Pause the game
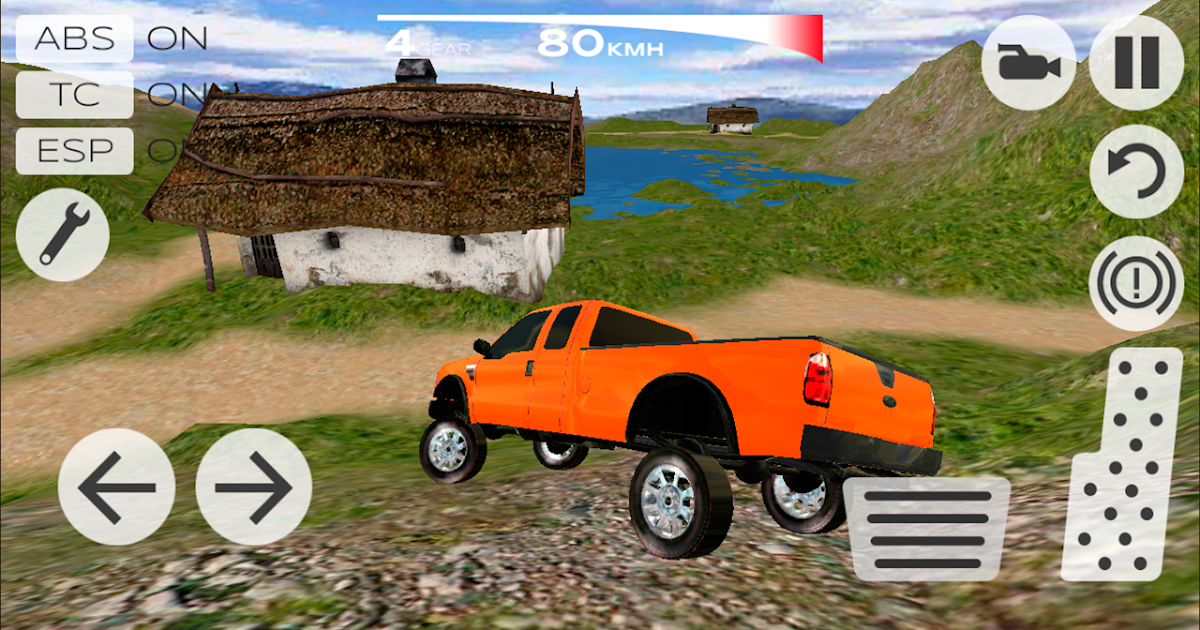The image size is (1200, 630). [1136, 63]
